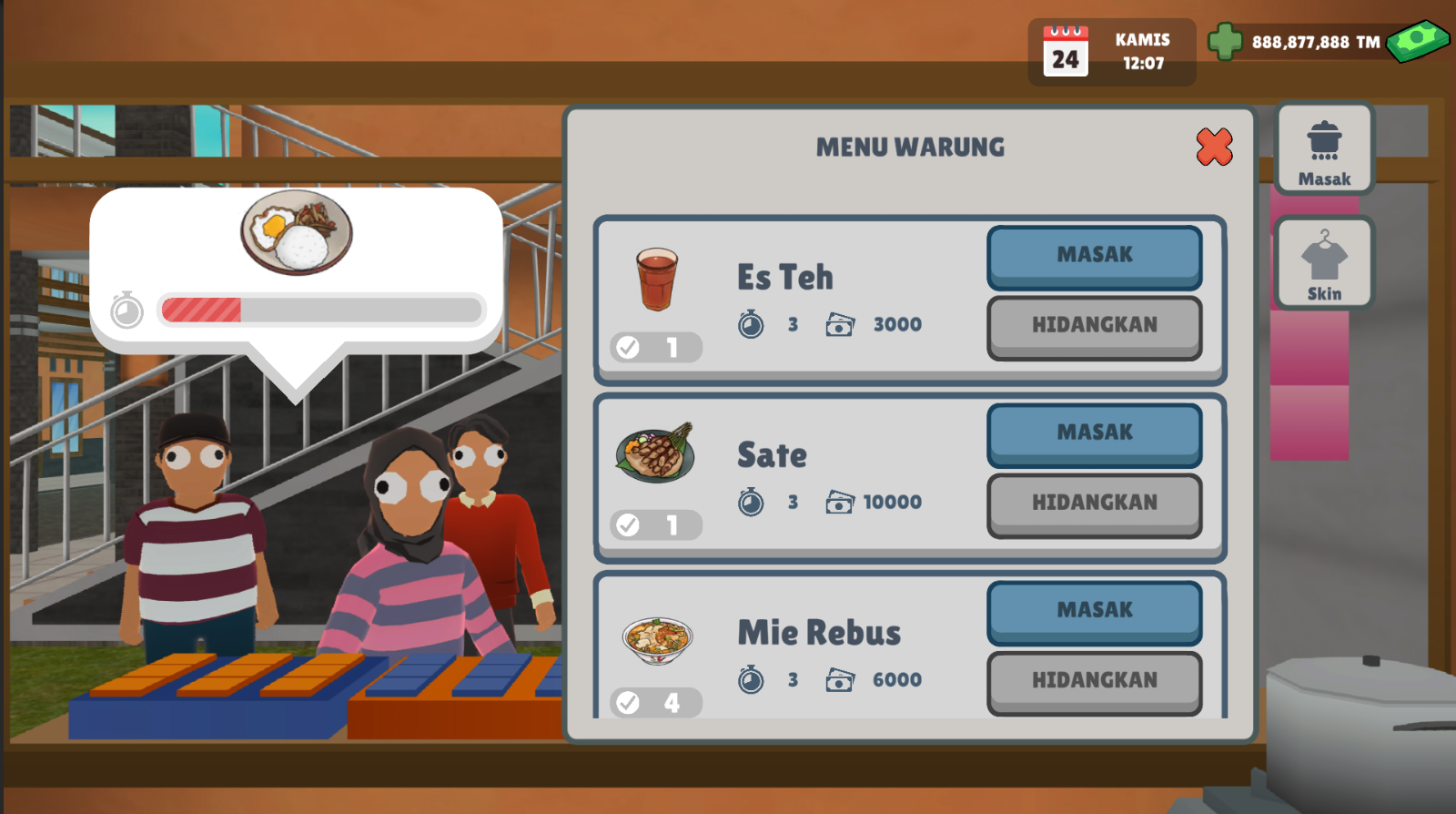Click the calendar day 24 icon

pos(1066,52)
